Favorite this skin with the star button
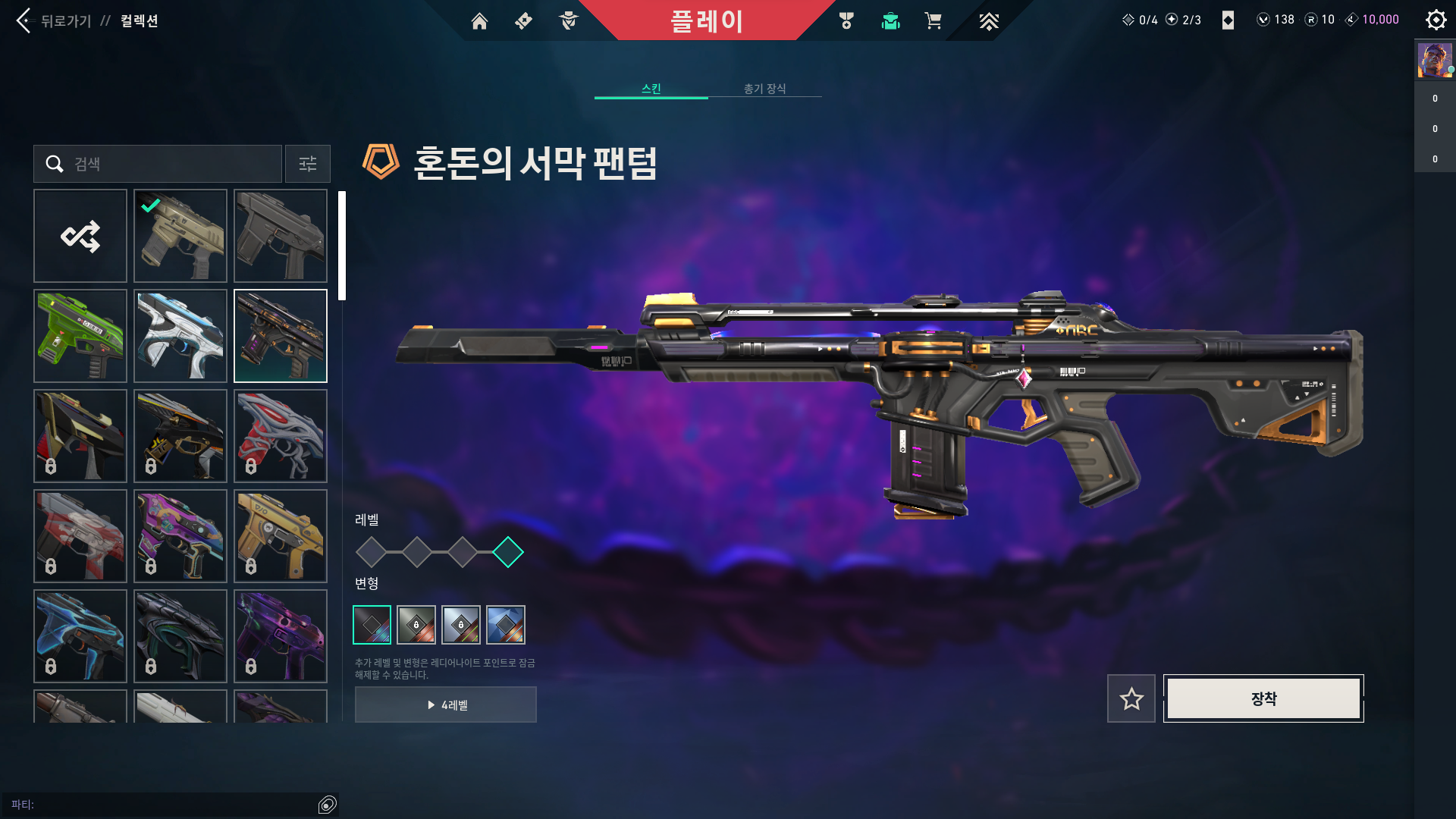The image size is (1456, 819). pos(1131,698)
